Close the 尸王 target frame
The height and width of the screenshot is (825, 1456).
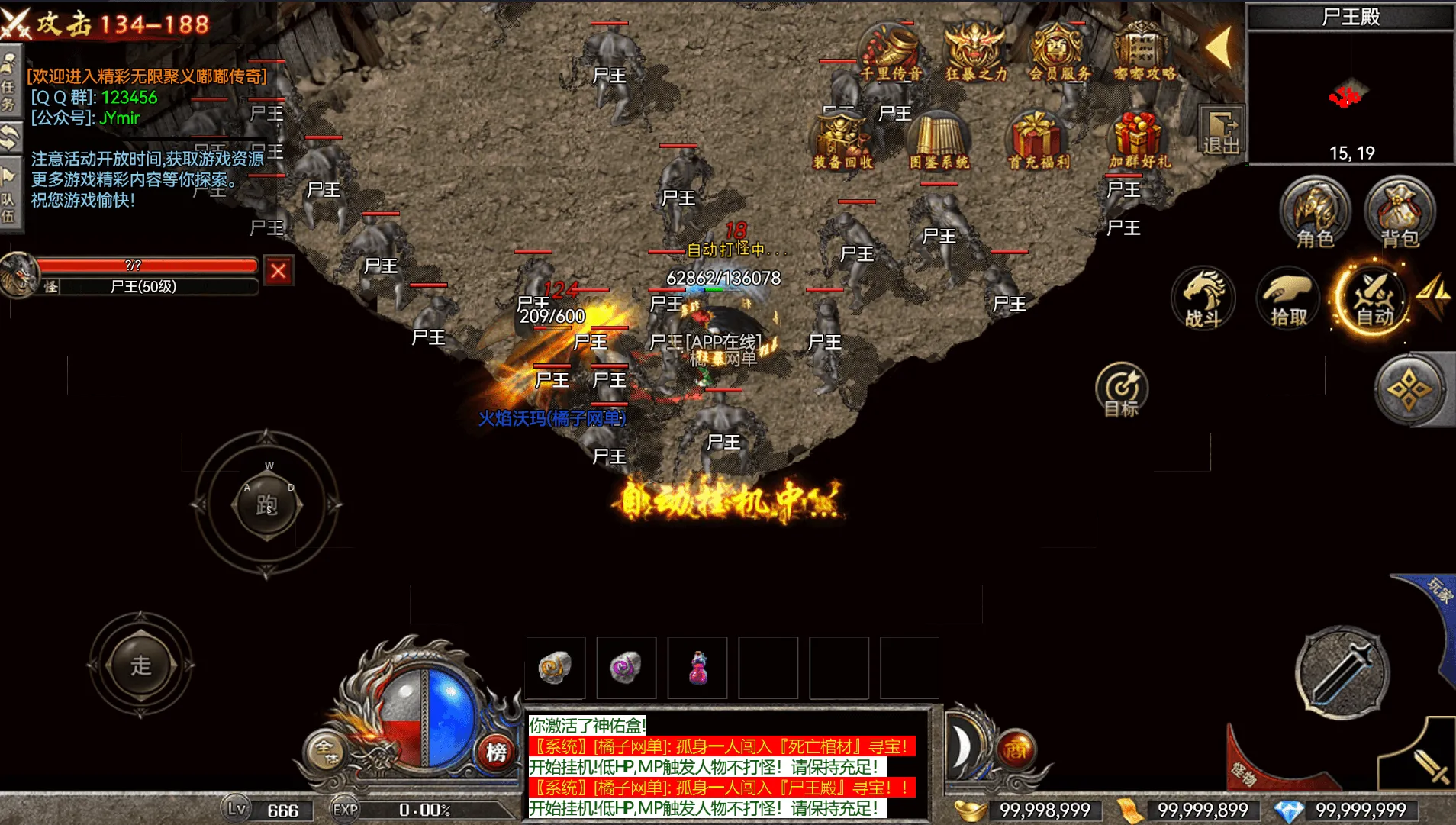(279, 271)
